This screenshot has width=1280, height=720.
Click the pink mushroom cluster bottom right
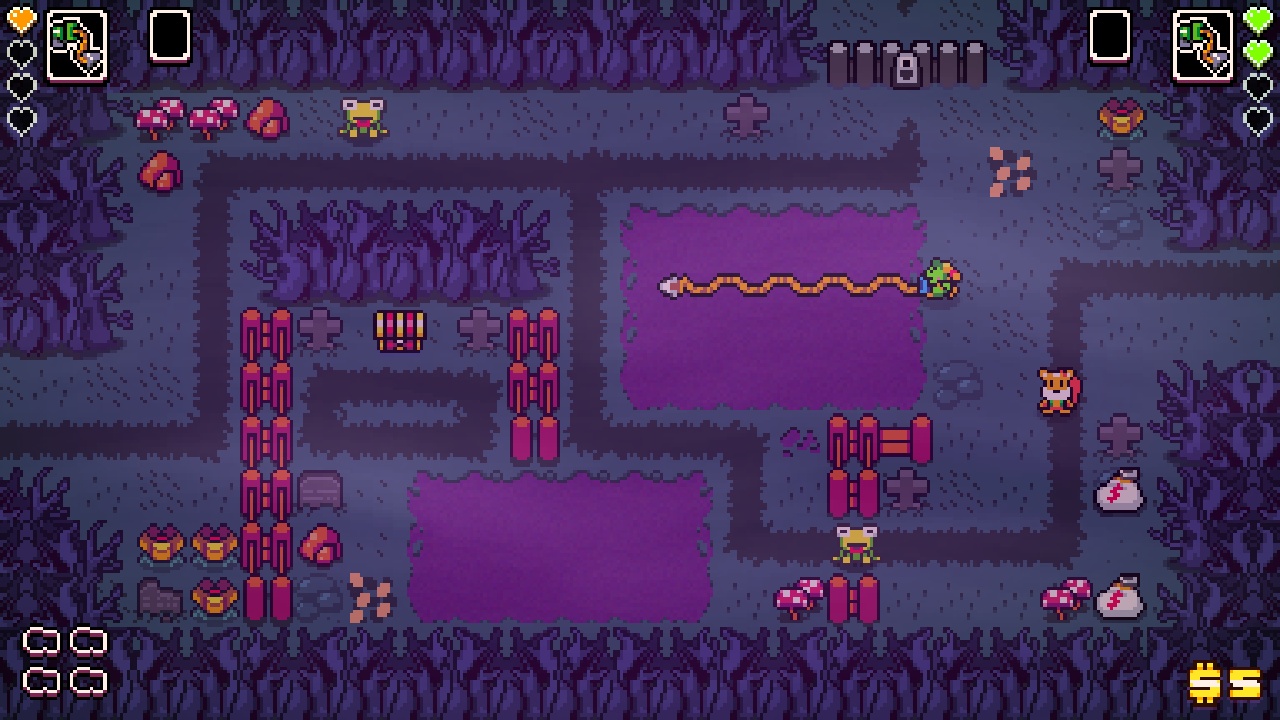[1066, 596]
